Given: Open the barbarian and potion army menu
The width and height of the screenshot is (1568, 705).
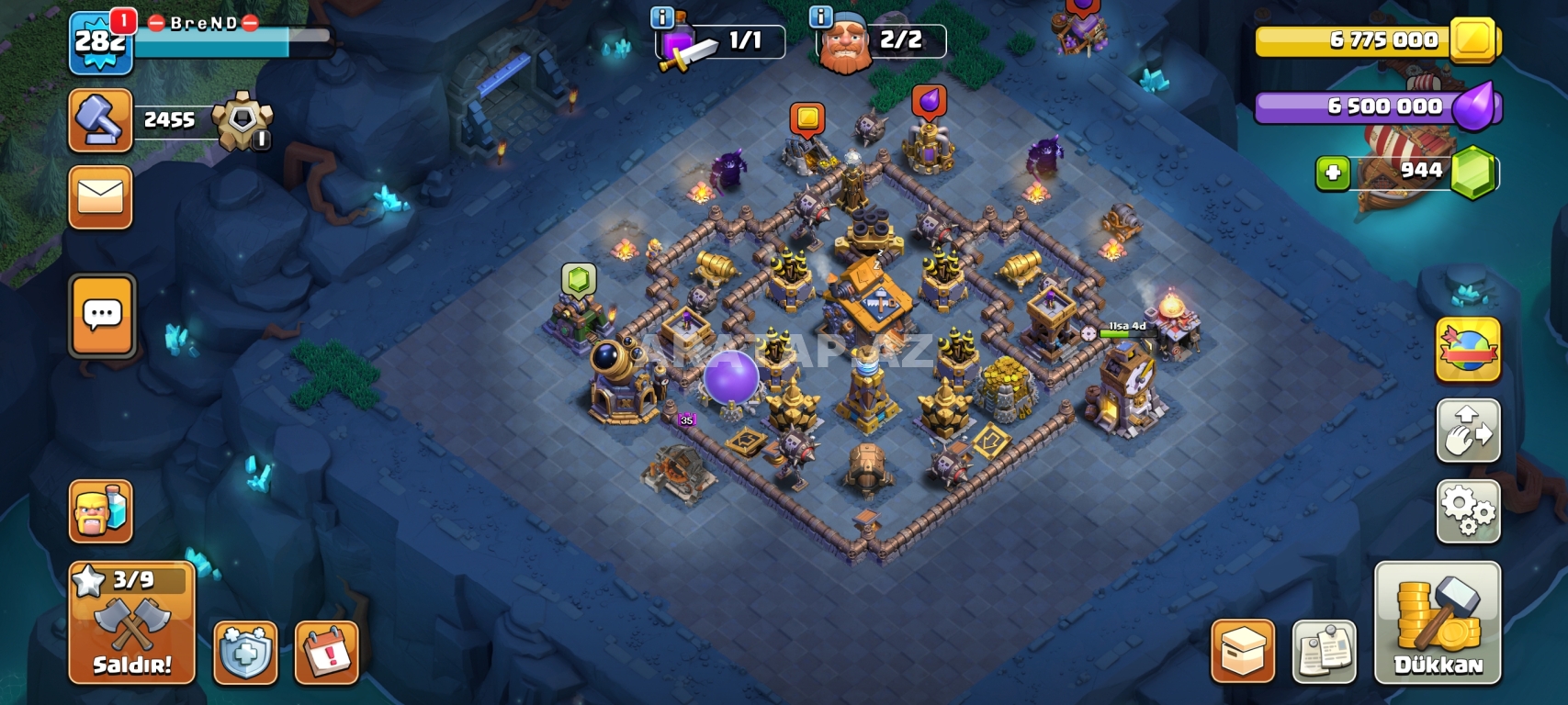Looking at the screenshot, I should pos(101,511).
